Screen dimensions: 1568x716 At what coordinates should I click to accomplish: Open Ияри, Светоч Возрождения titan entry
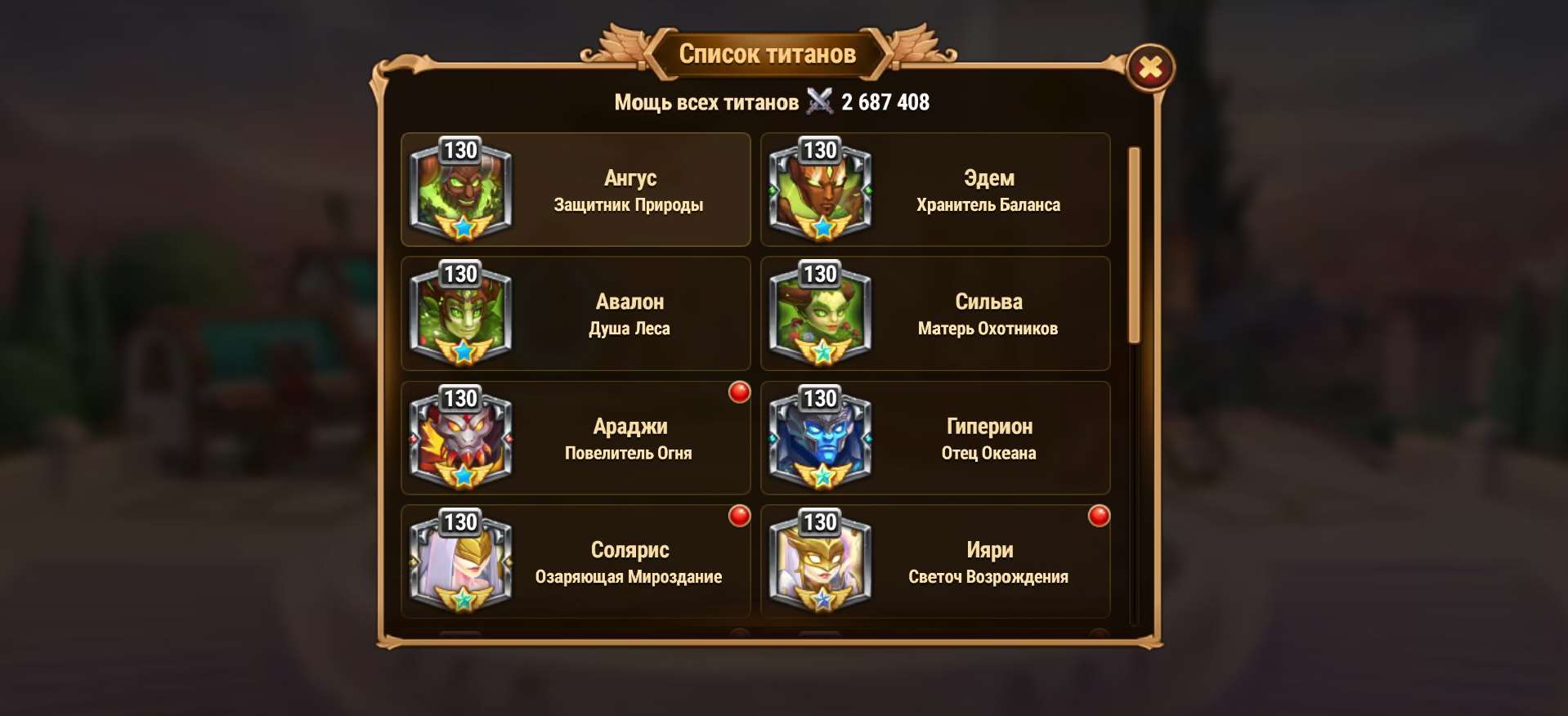pyautogui.click(x=935, y=562)
